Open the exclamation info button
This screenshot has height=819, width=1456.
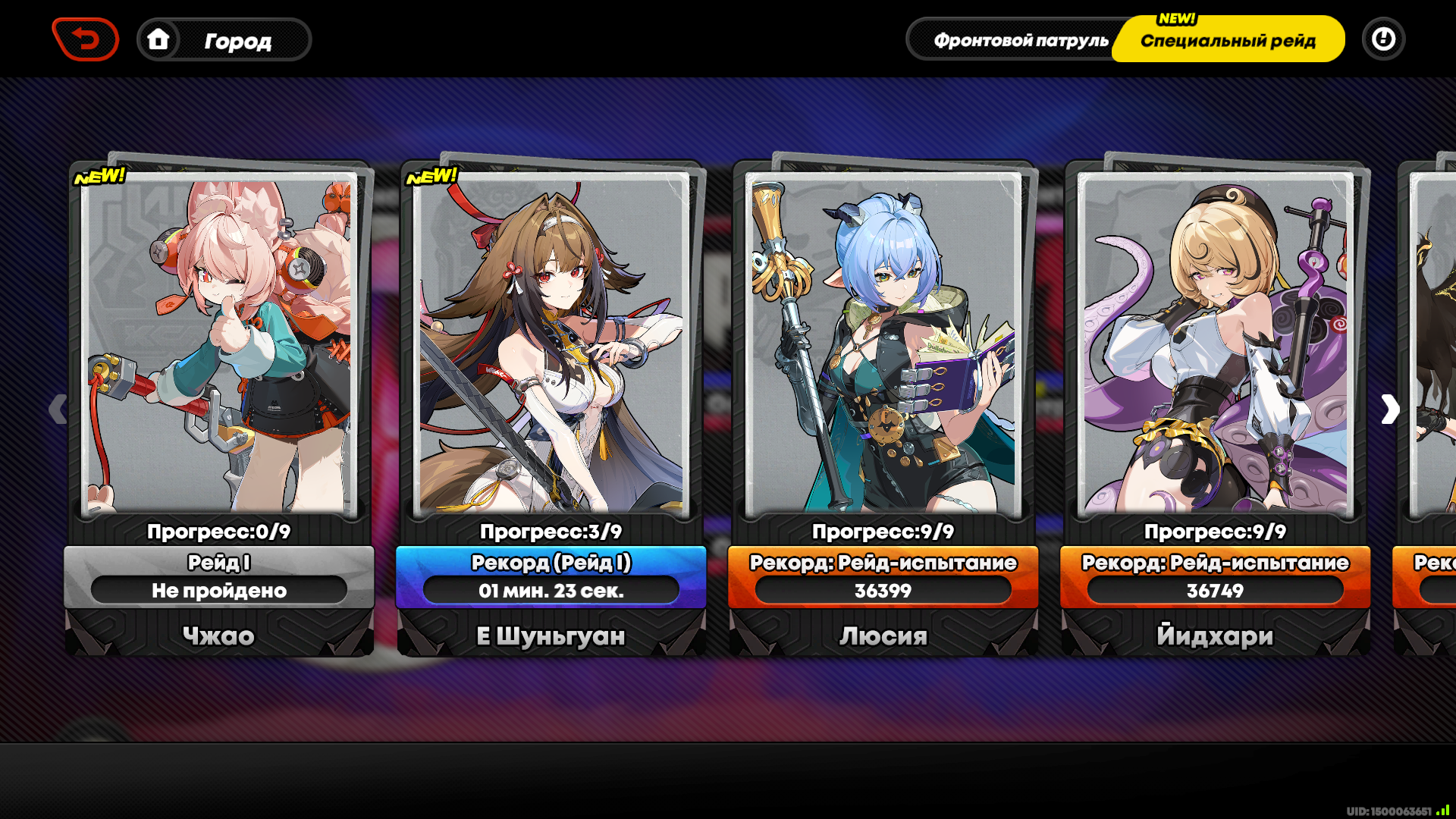[x=1383, y=39]
